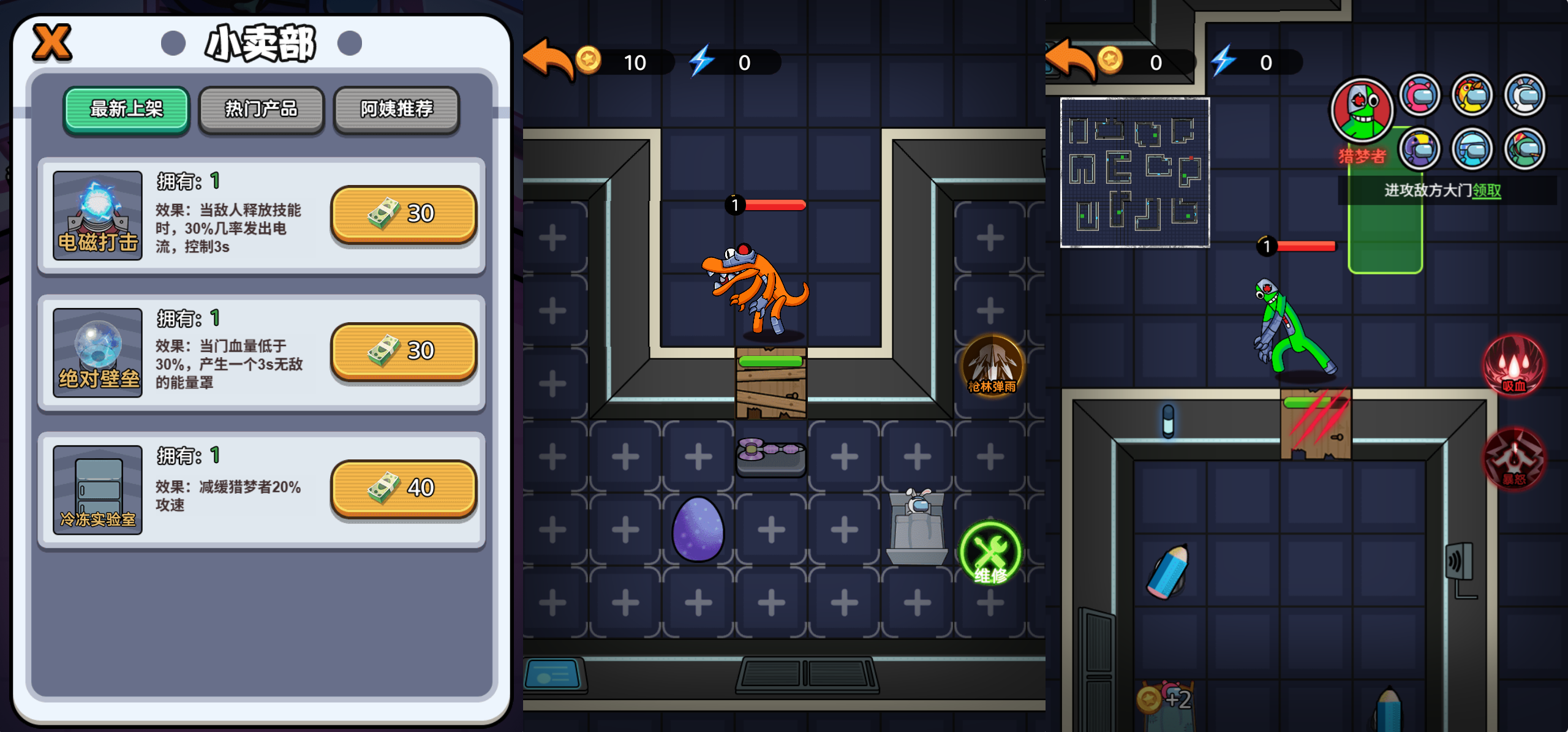Select the 电磁打击 item icon
This screenshot has width=1568, height=732.
[x=97, y=215]
